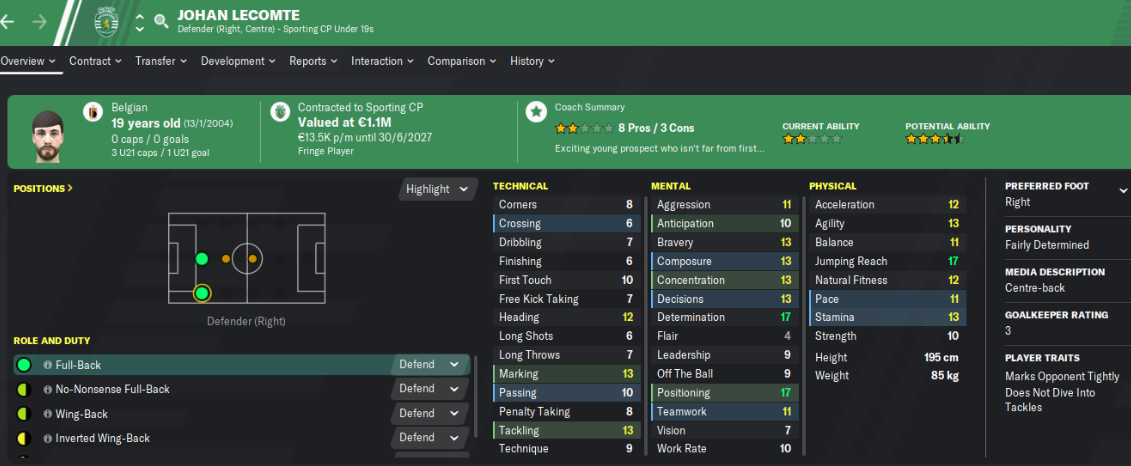Select right-back position dot on pitch
This screenshot has width=1131, height=466.
(202, 293)
